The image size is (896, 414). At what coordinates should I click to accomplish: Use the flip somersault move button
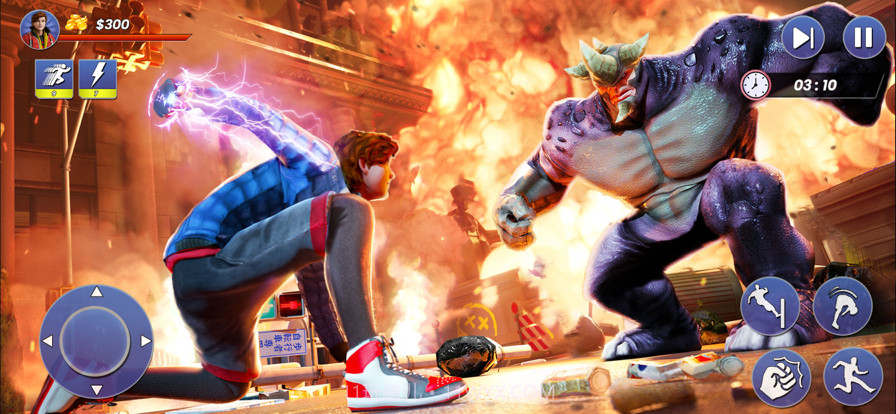click(x=842, y=306)
